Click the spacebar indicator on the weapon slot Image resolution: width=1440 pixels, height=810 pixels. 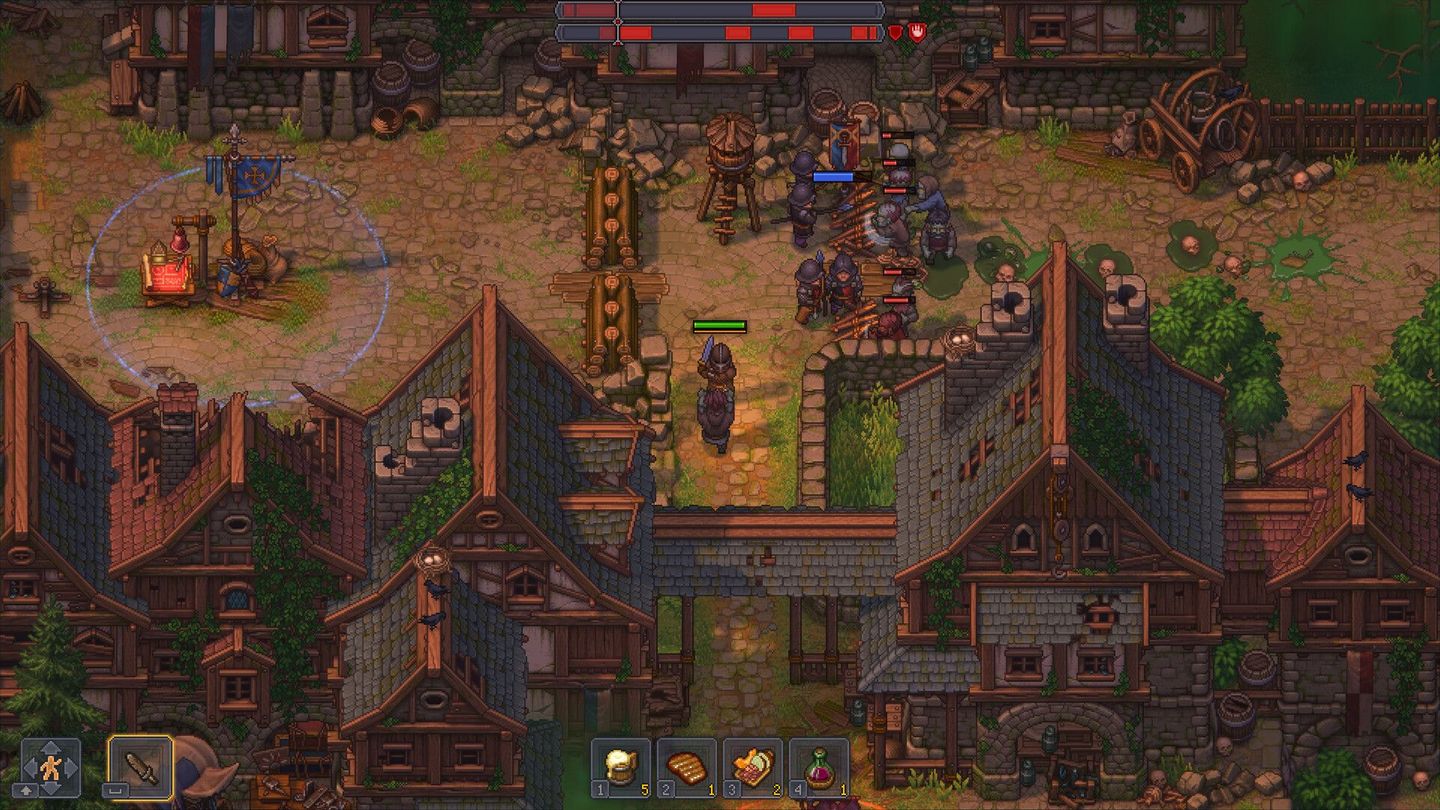click(x=114, y=792)
